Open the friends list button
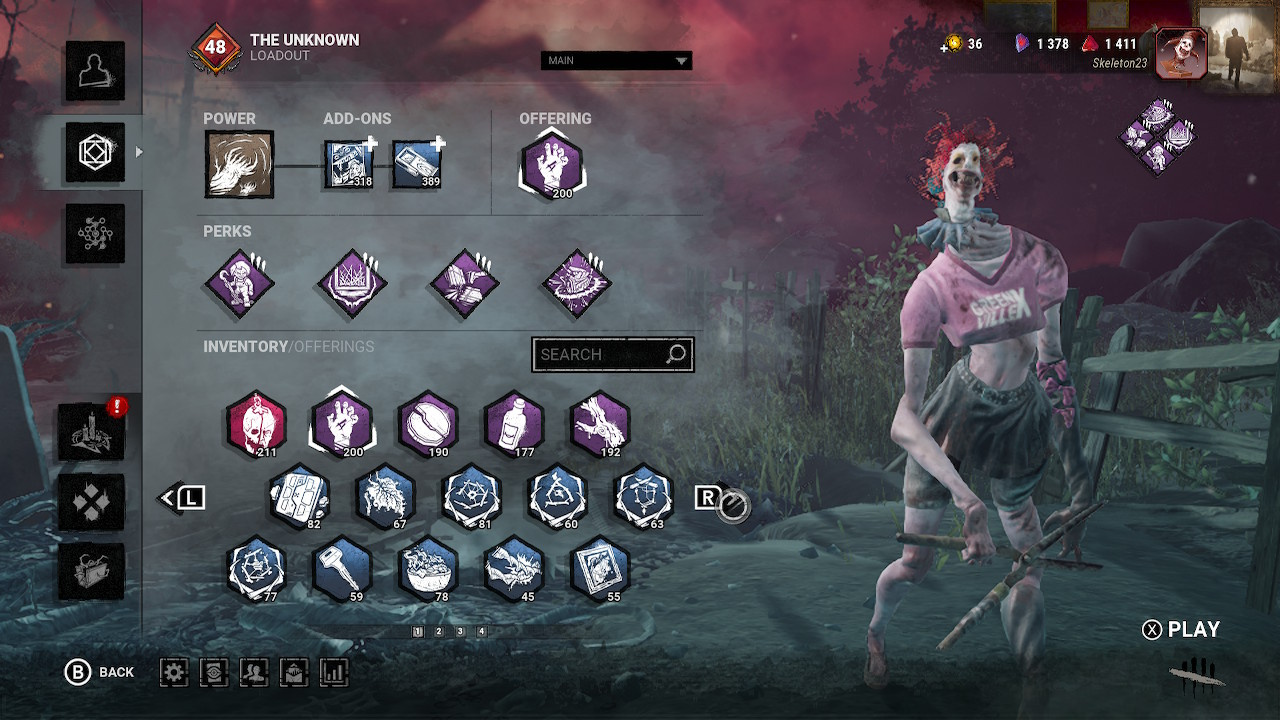 (254, 672)
